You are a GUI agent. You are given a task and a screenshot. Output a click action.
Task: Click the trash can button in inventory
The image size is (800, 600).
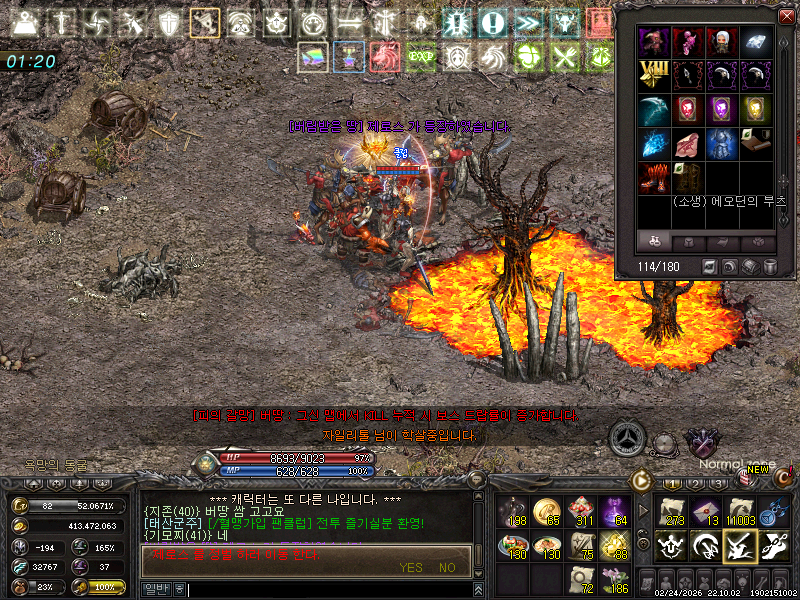point(771,266)
